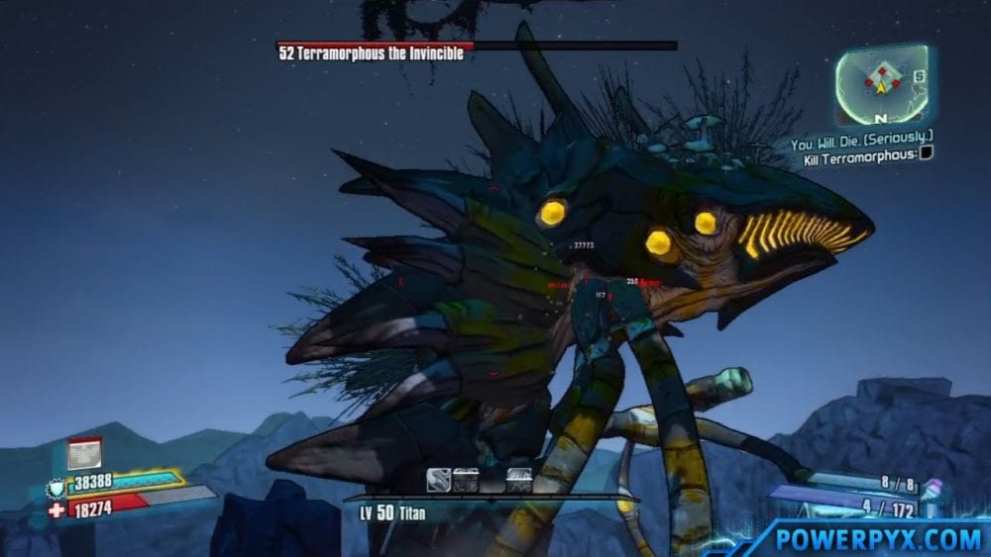This screenshot has width=991, height=557.
Task: Click the grenade icon beside the ammo counter
Action: [x=931, y=492]
